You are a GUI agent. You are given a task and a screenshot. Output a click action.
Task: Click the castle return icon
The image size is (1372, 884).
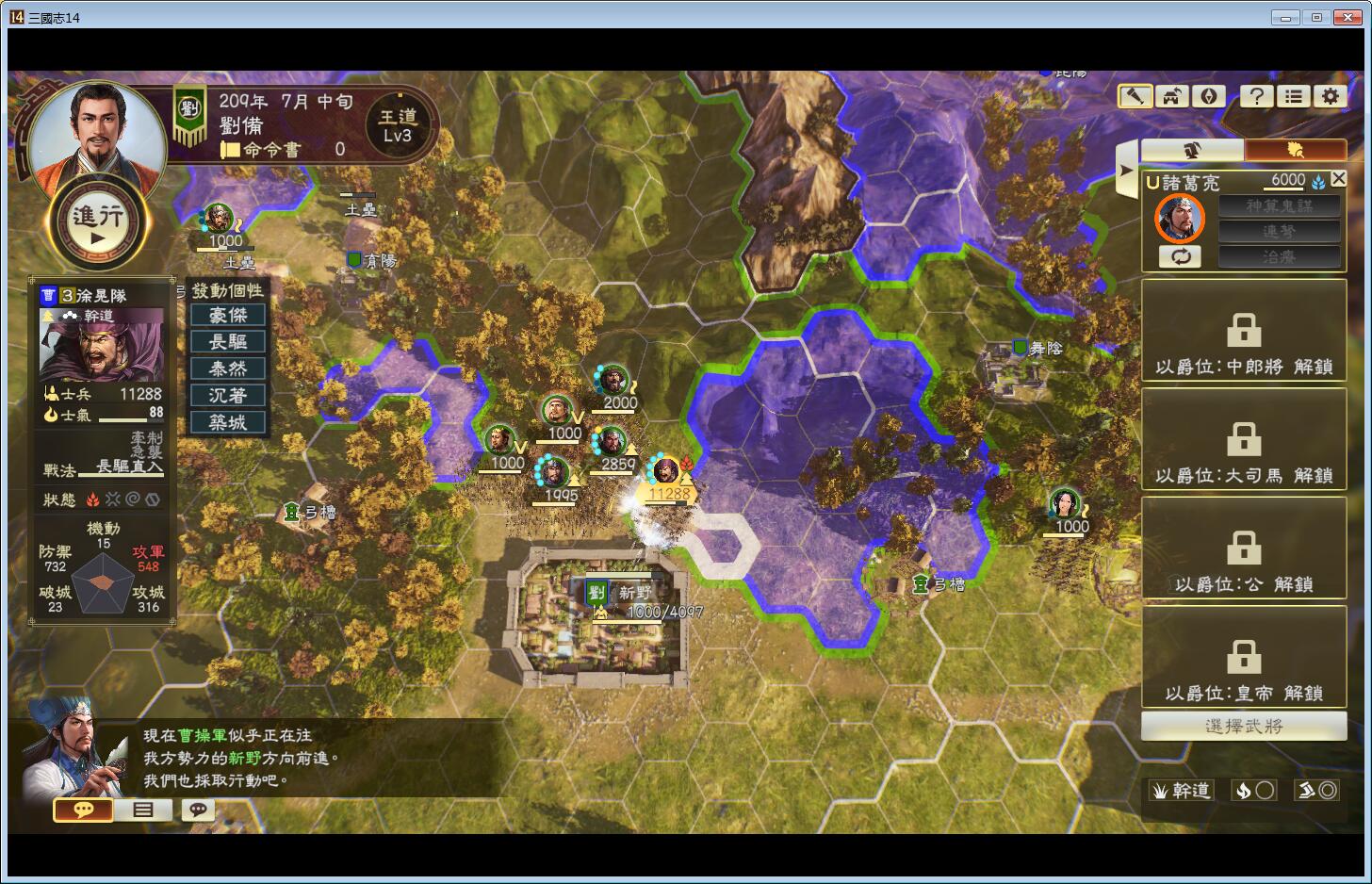(x=1172, y=95)
